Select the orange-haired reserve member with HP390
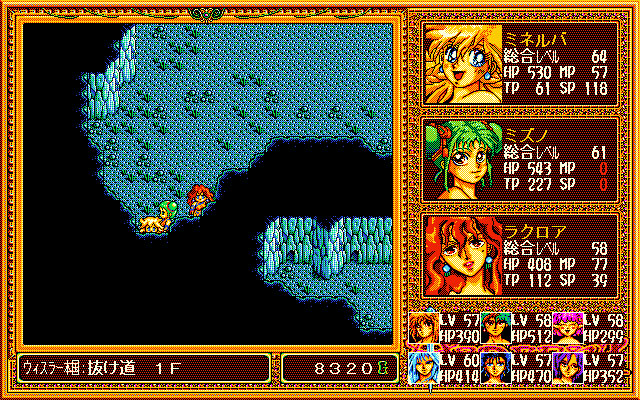Viewport: 640px width, 400px height. [424, 326]
